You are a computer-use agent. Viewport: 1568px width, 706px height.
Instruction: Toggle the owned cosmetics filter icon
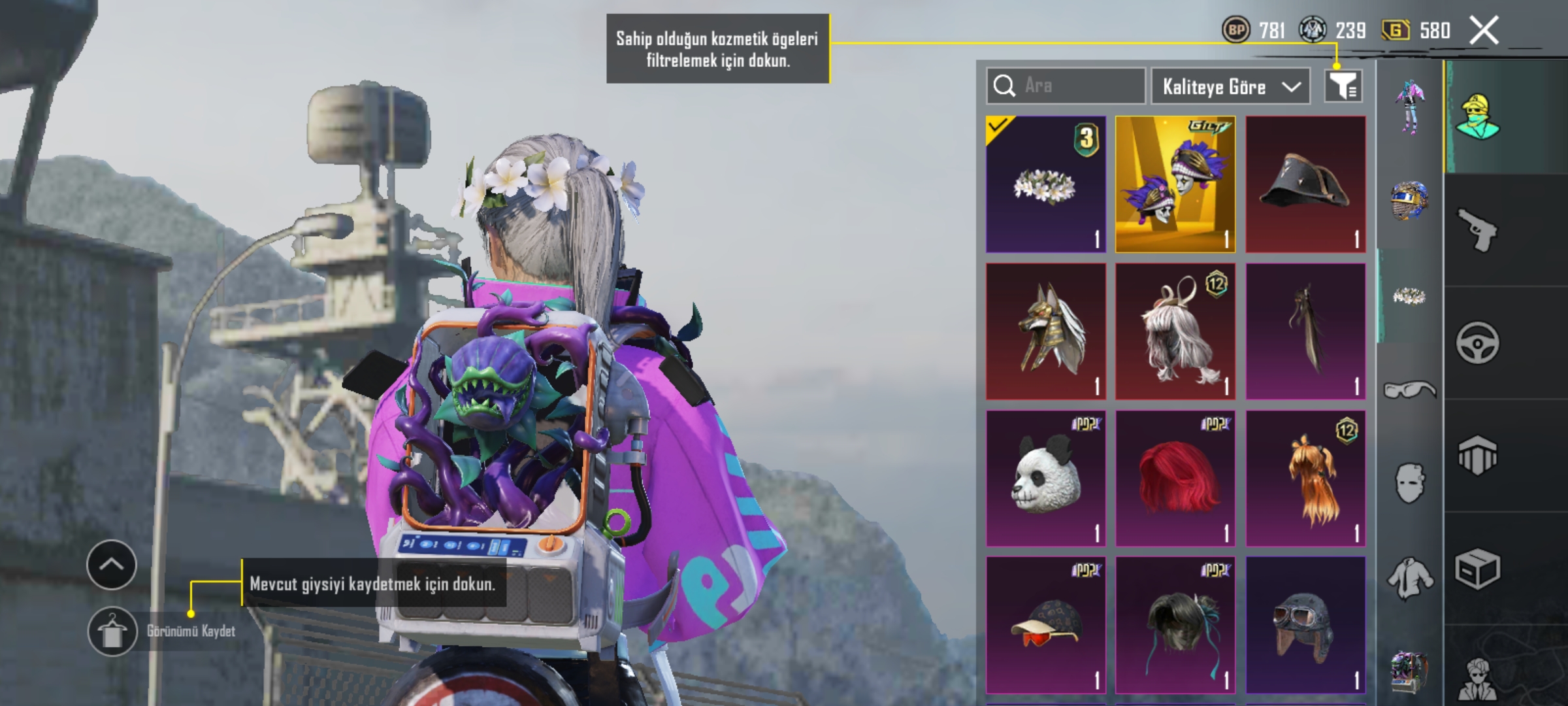pos(1343,86)
